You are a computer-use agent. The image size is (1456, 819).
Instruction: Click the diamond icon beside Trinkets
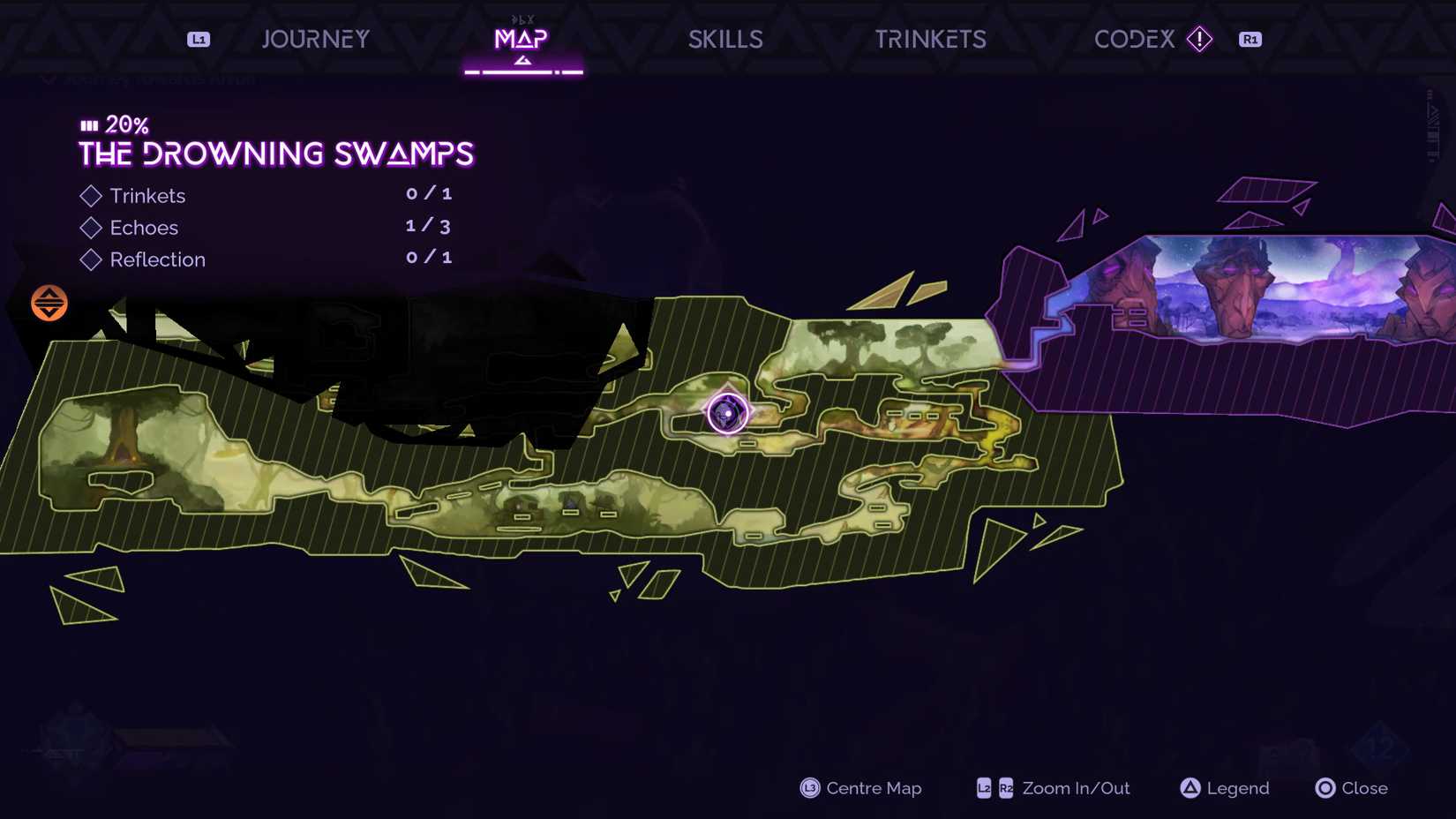pyautogui.click(x=91, y=196)
